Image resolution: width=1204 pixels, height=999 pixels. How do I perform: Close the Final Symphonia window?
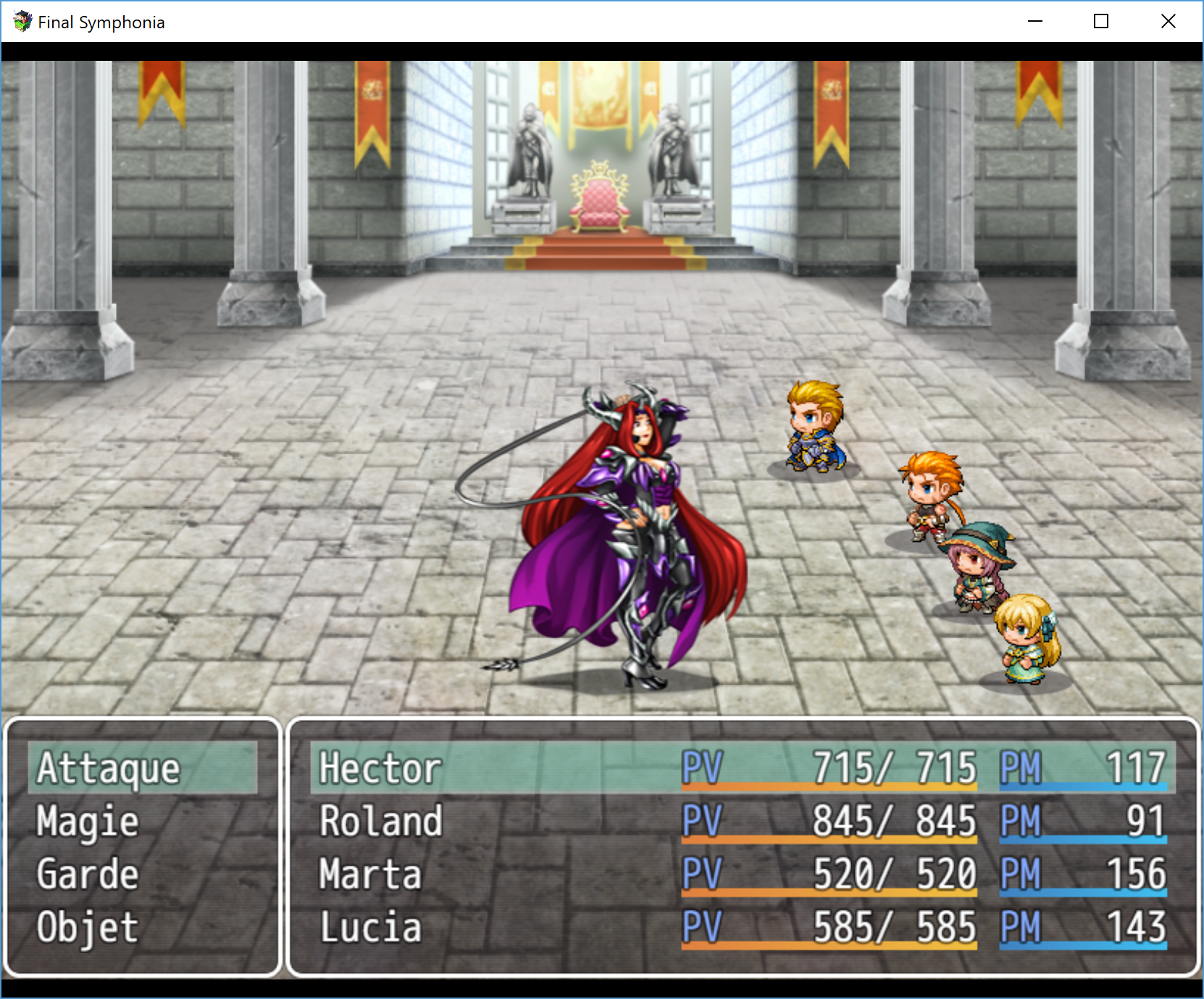point(1168,22)
